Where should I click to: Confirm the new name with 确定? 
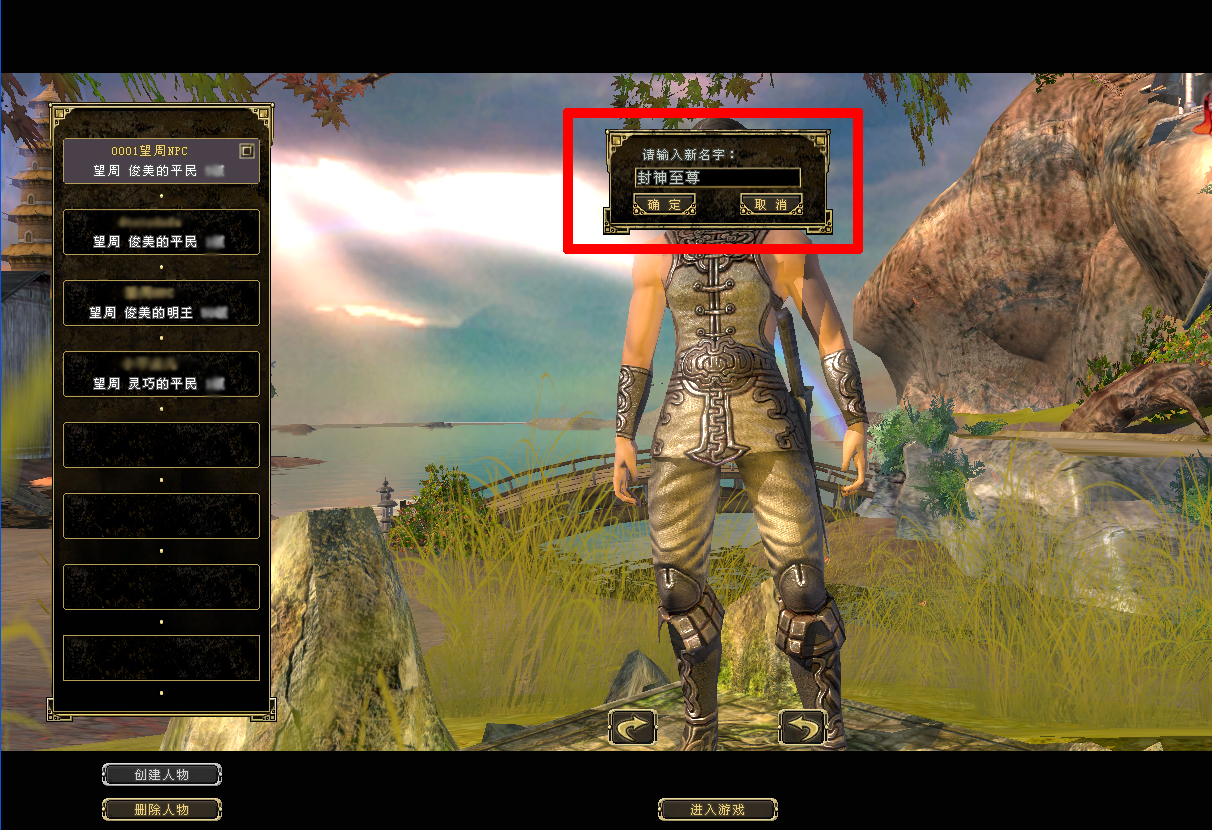pos(664,205)
